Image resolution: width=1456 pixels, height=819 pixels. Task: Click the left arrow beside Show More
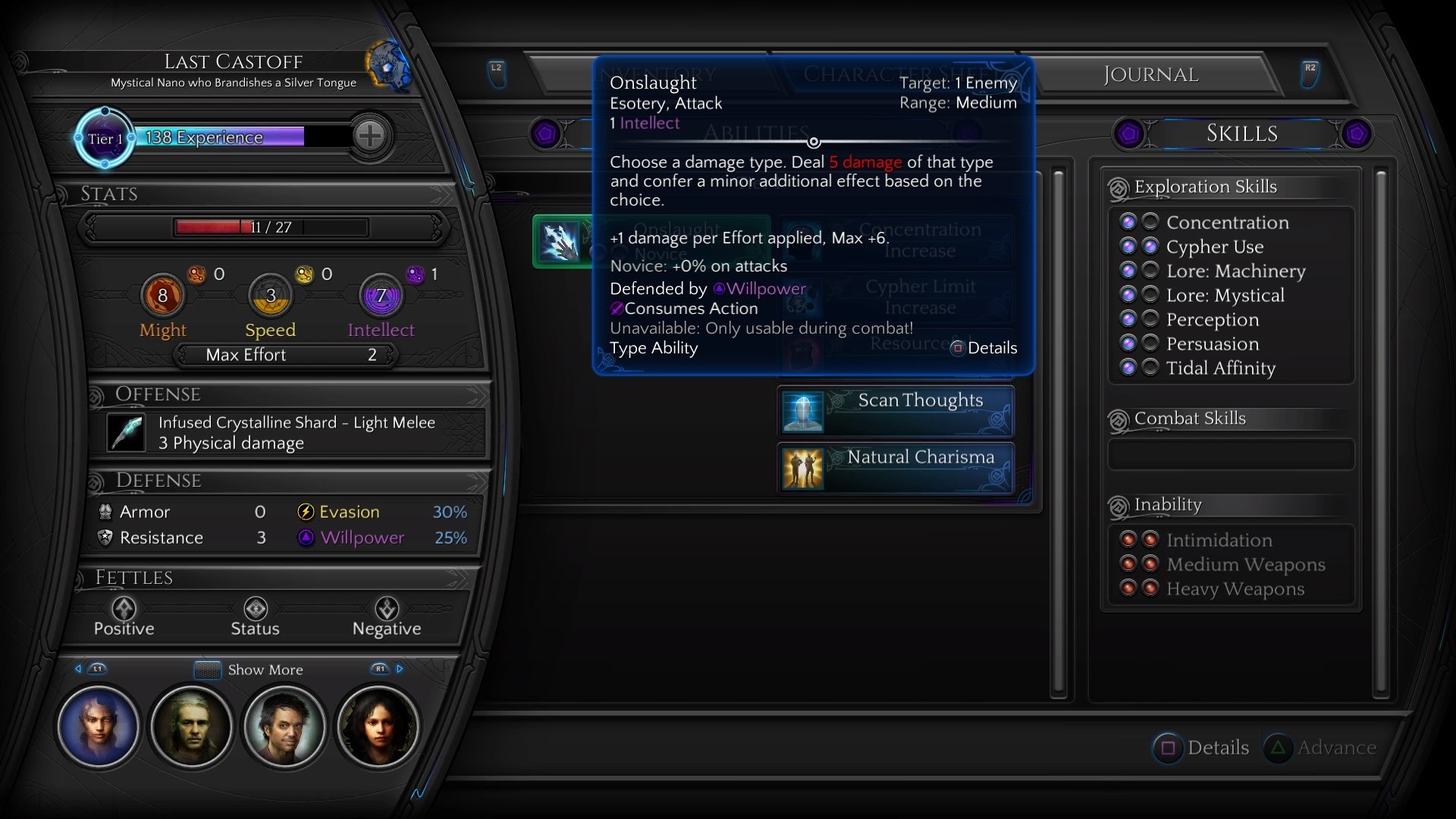coord(79,669)
